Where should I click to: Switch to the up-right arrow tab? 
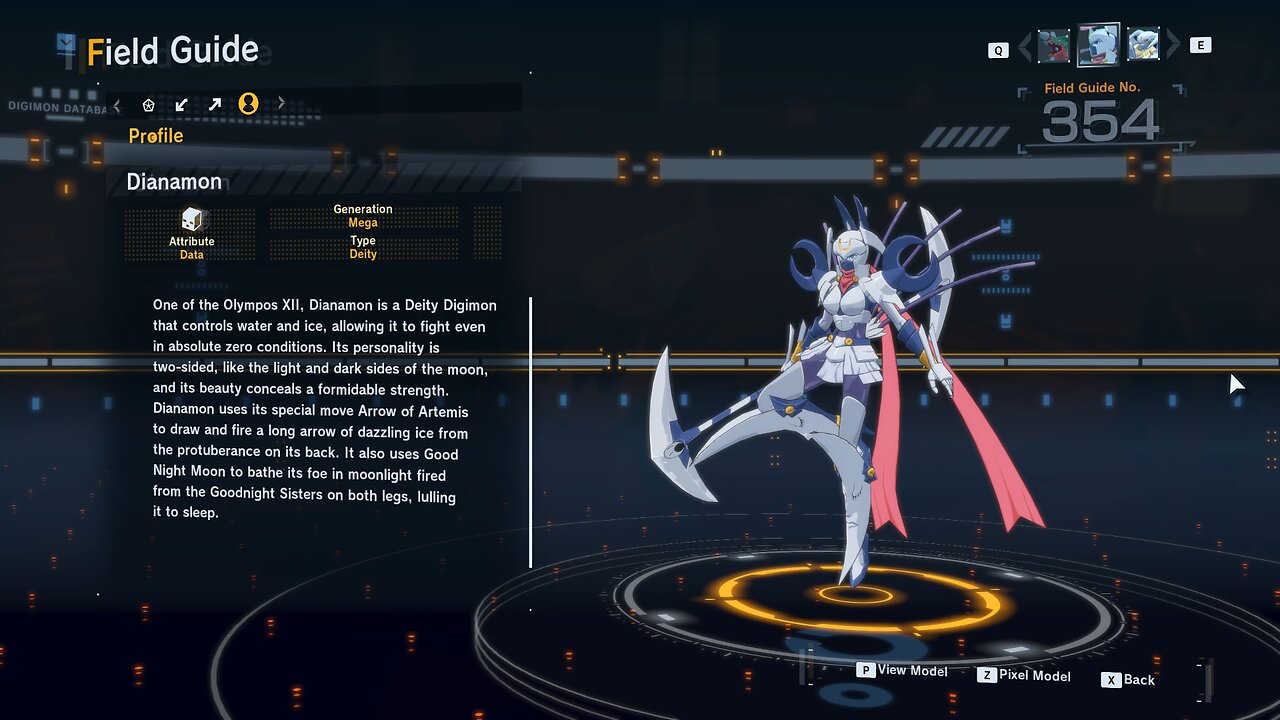tap(214, 104)
